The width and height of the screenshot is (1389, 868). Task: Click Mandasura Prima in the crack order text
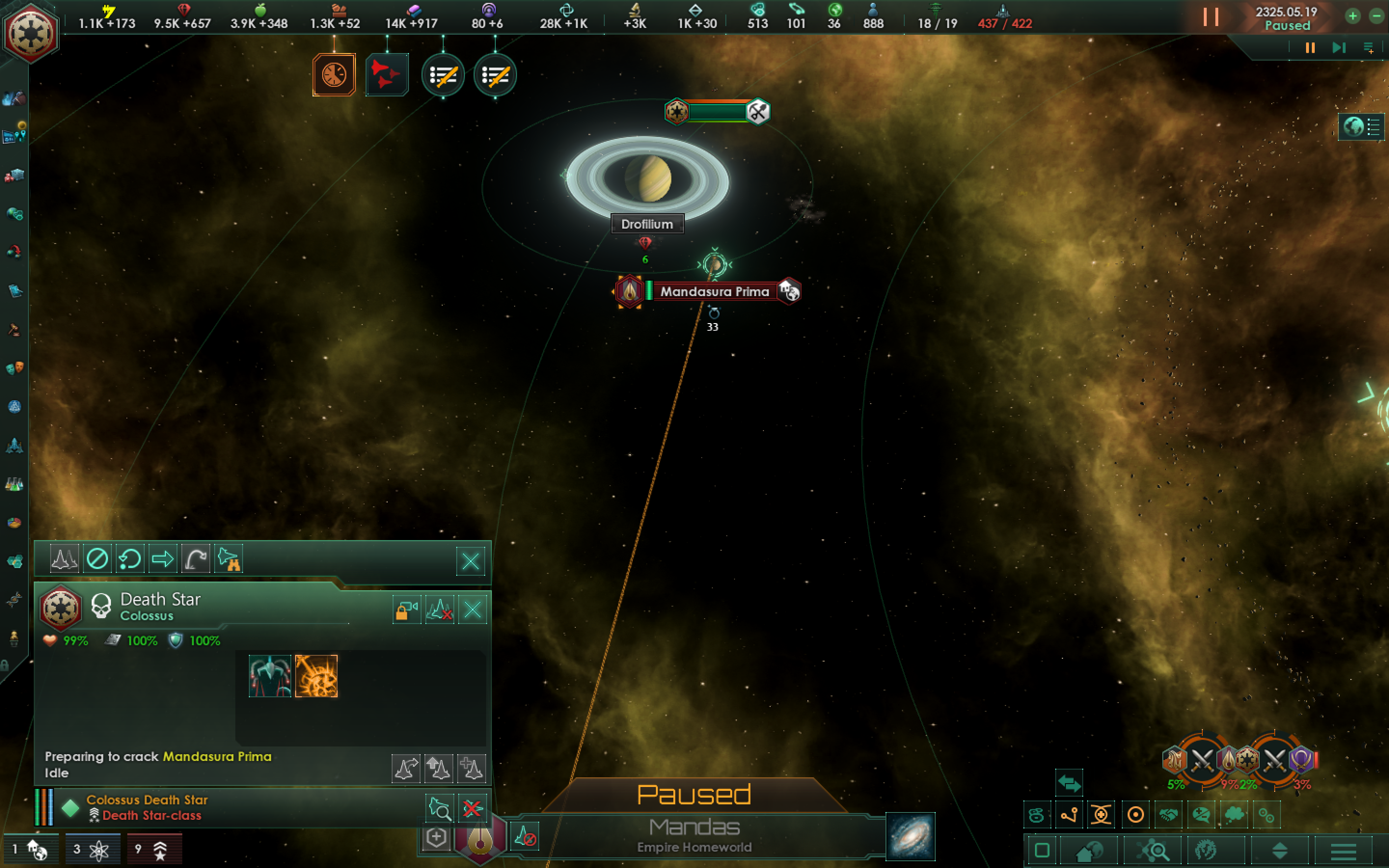(x=217, y=757)
